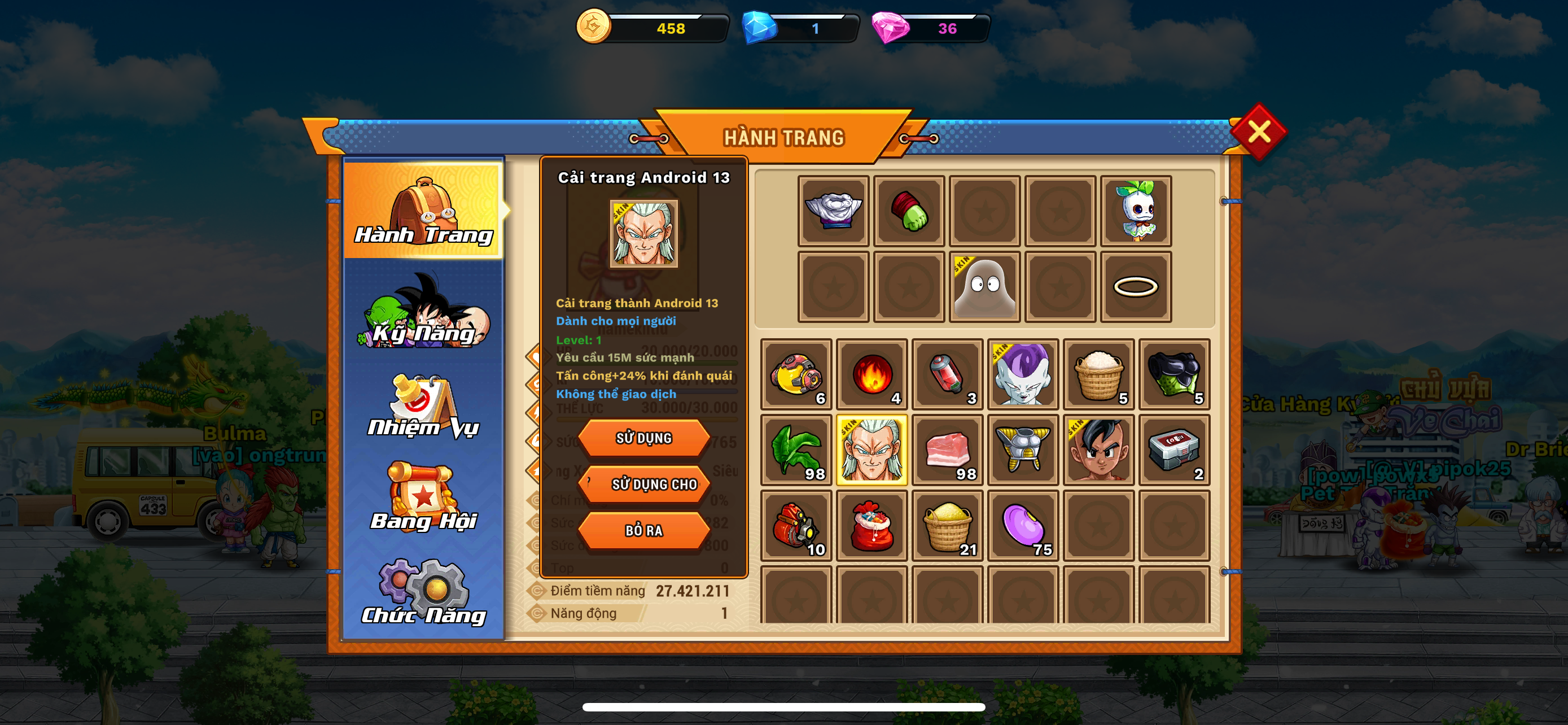The width and height of the screenshot is (1568, 725).
Task: Select the equipped green glove slot
Action: [x=909, y=211]
